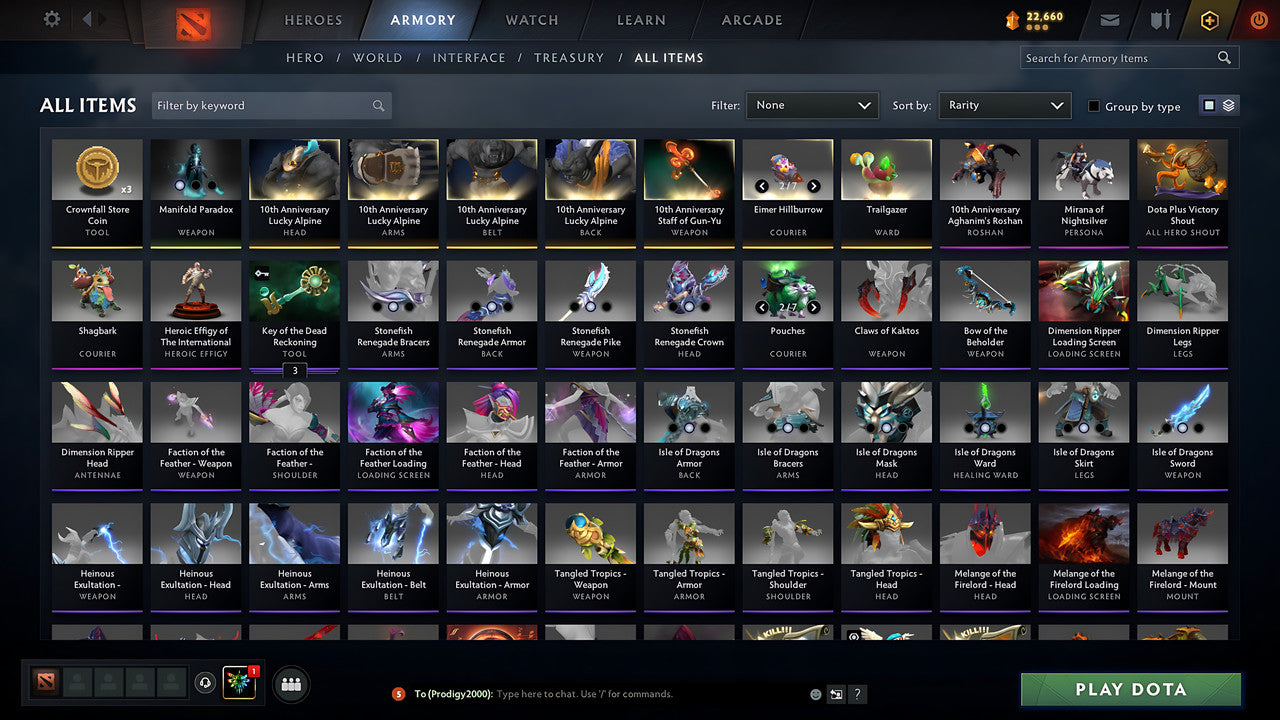Open the Sort by Rarity dropdown
This screenshot has height=720, width=1280.
coord(1004,105)
